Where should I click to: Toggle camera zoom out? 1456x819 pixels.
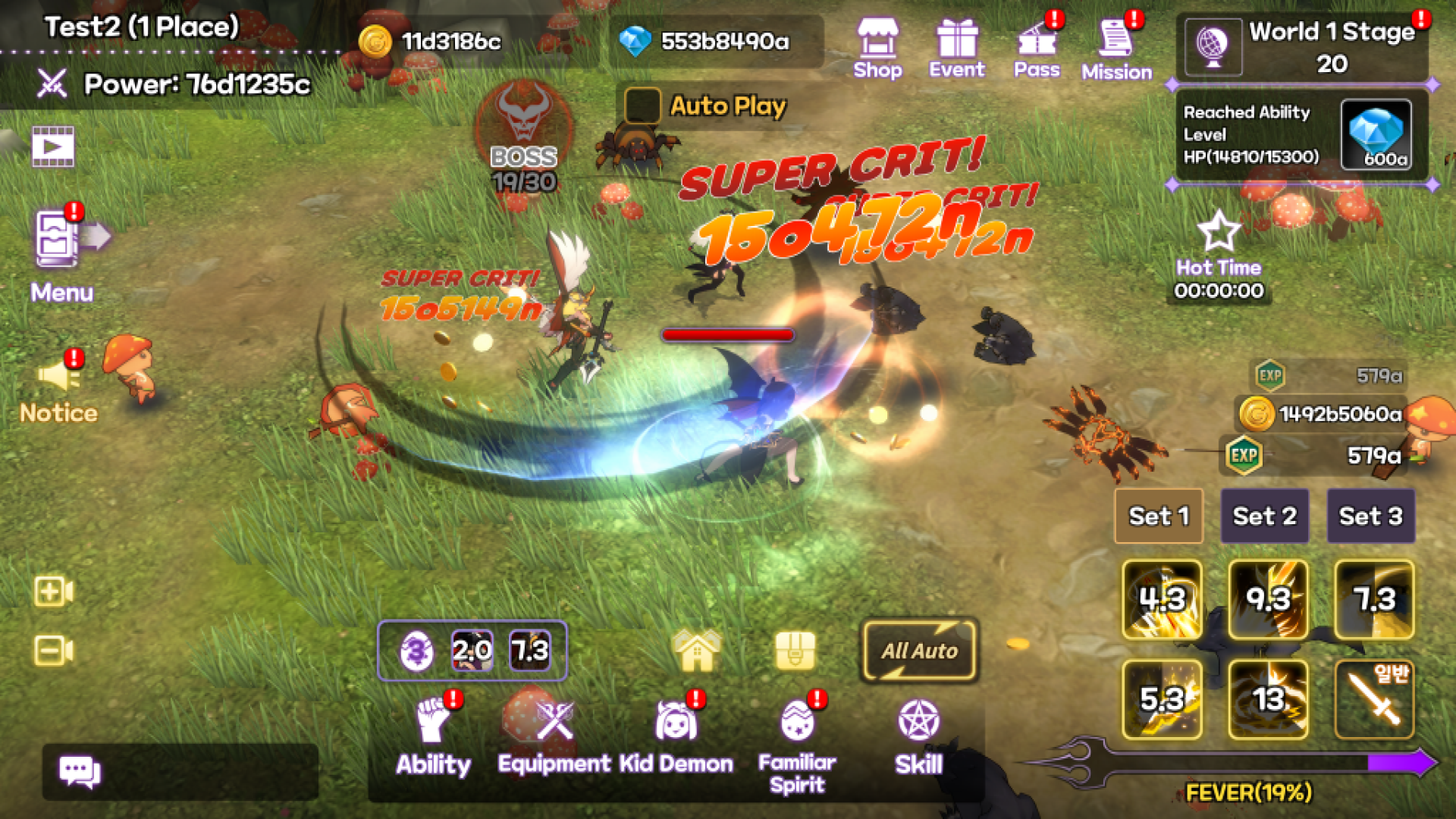[x=52, y=649]
